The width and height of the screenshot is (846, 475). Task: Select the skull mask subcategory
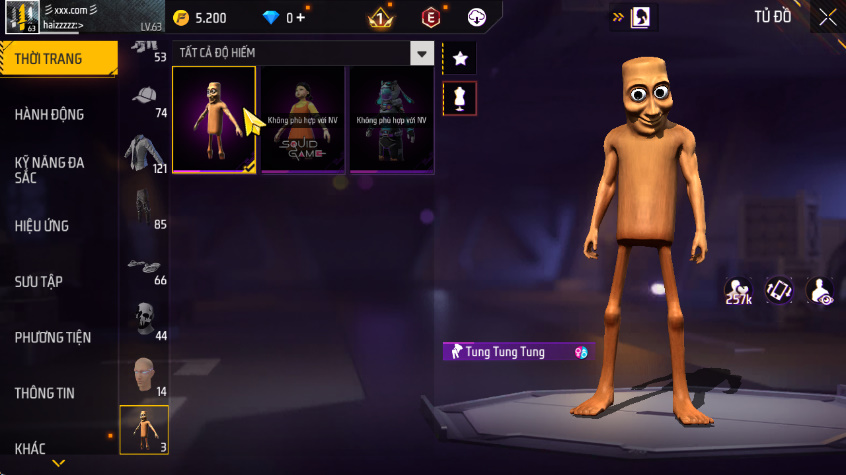144,319
